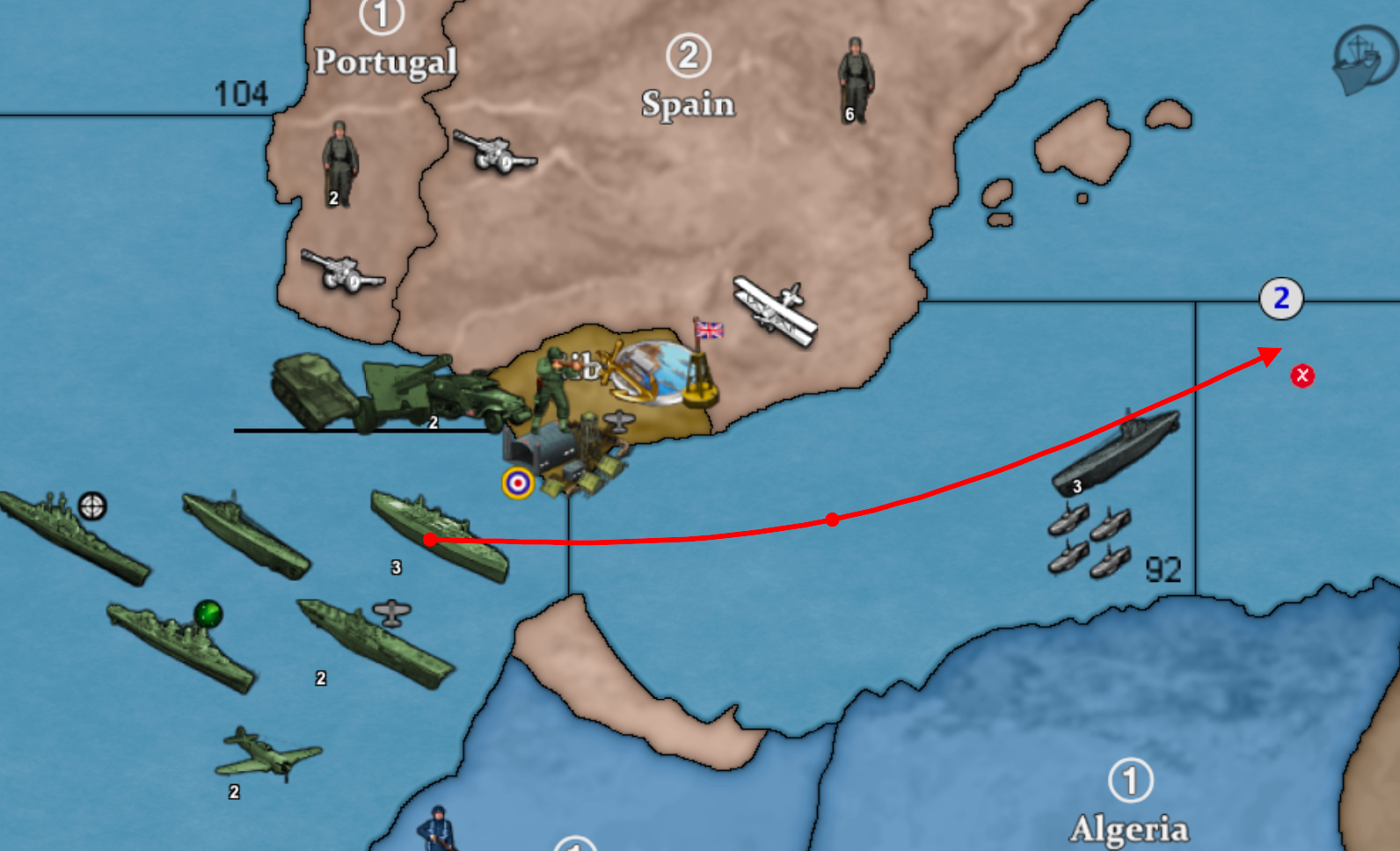1400x851 pixels.
Task: Click the RAF roundel marker near Gibraltar
Action: click(x=518, y=483)
